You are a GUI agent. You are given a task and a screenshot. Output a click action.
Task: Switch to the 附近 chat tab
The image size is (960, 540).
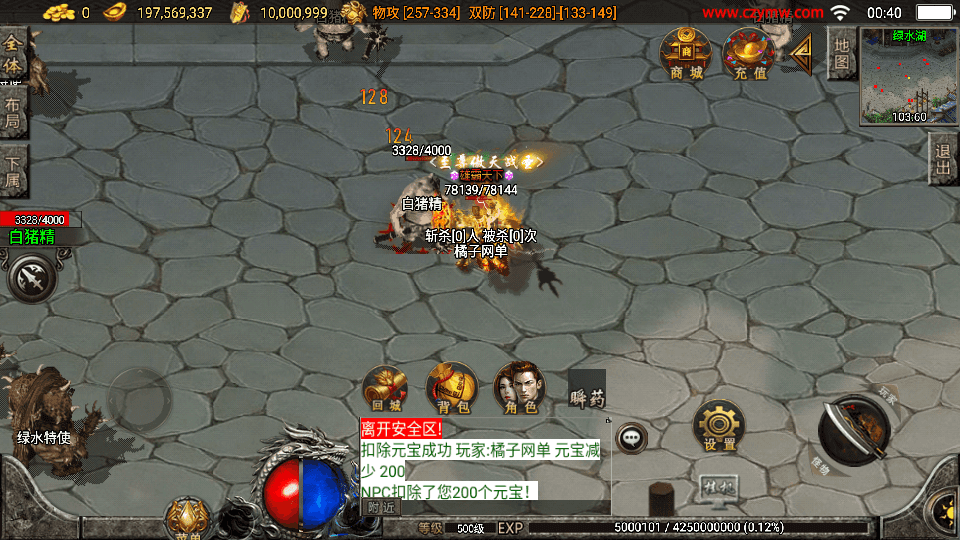[x=379, y=507]
